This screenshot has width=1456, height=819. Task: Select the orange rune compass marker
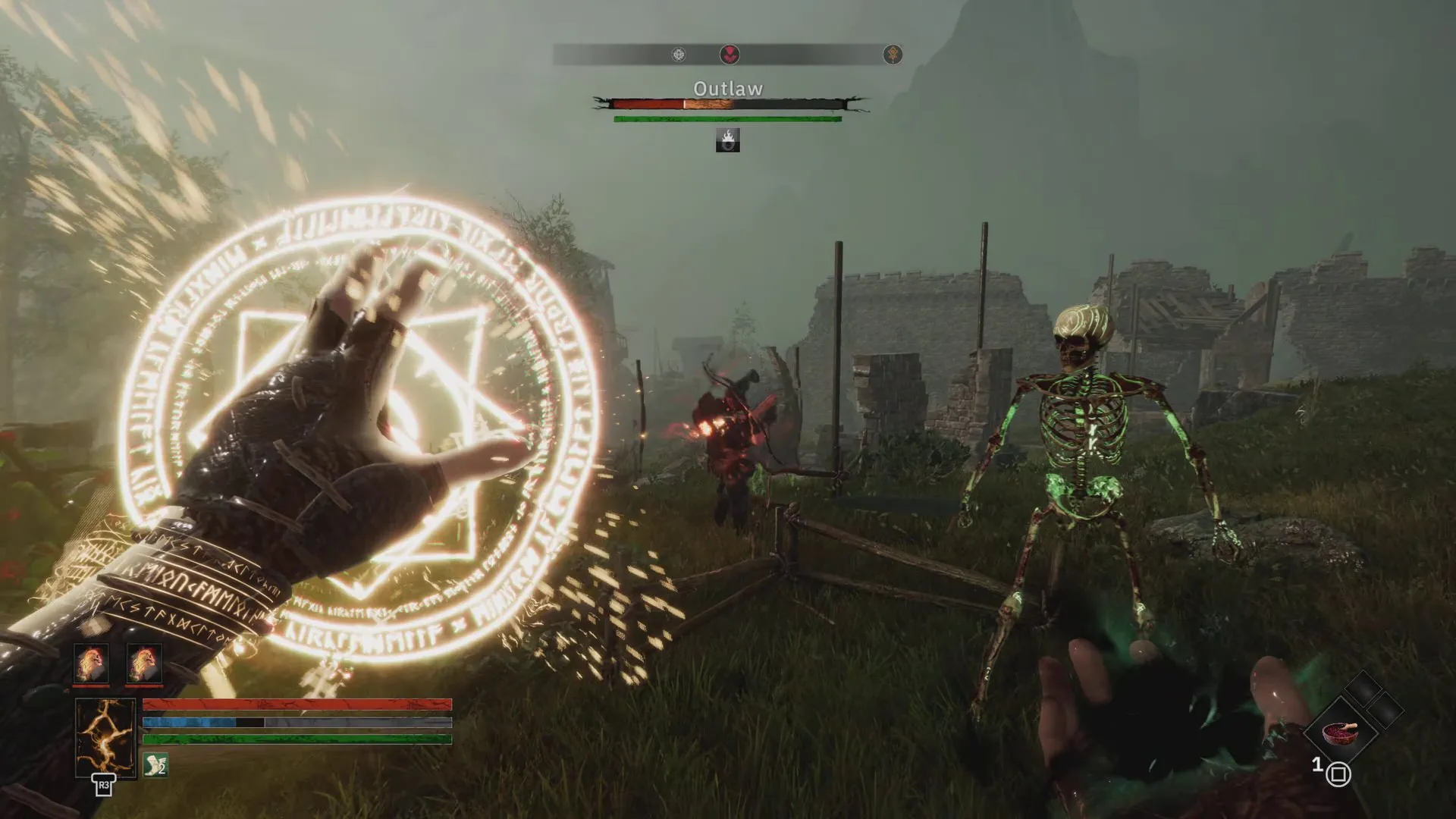[893, 55]
